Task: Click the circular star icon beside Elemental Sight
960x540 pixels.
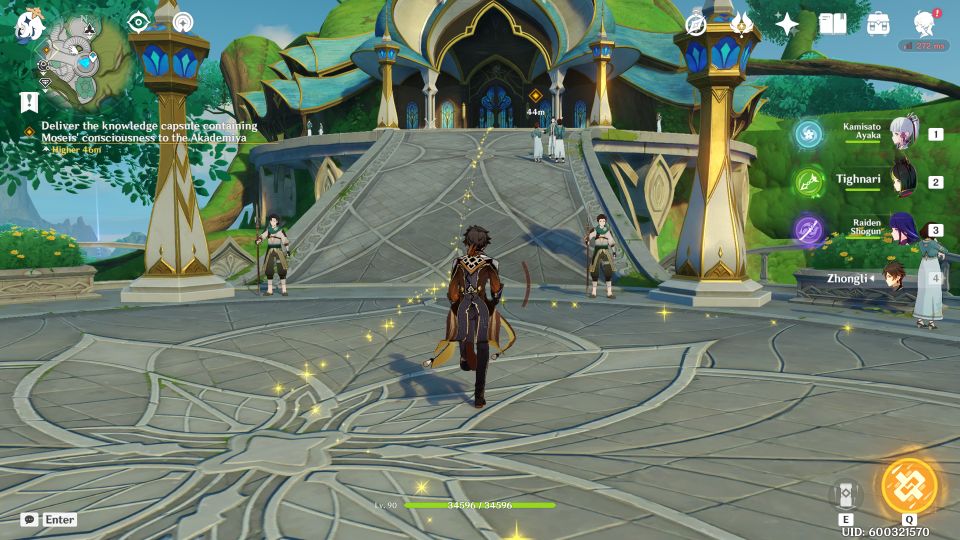Action: coord(183,22)
